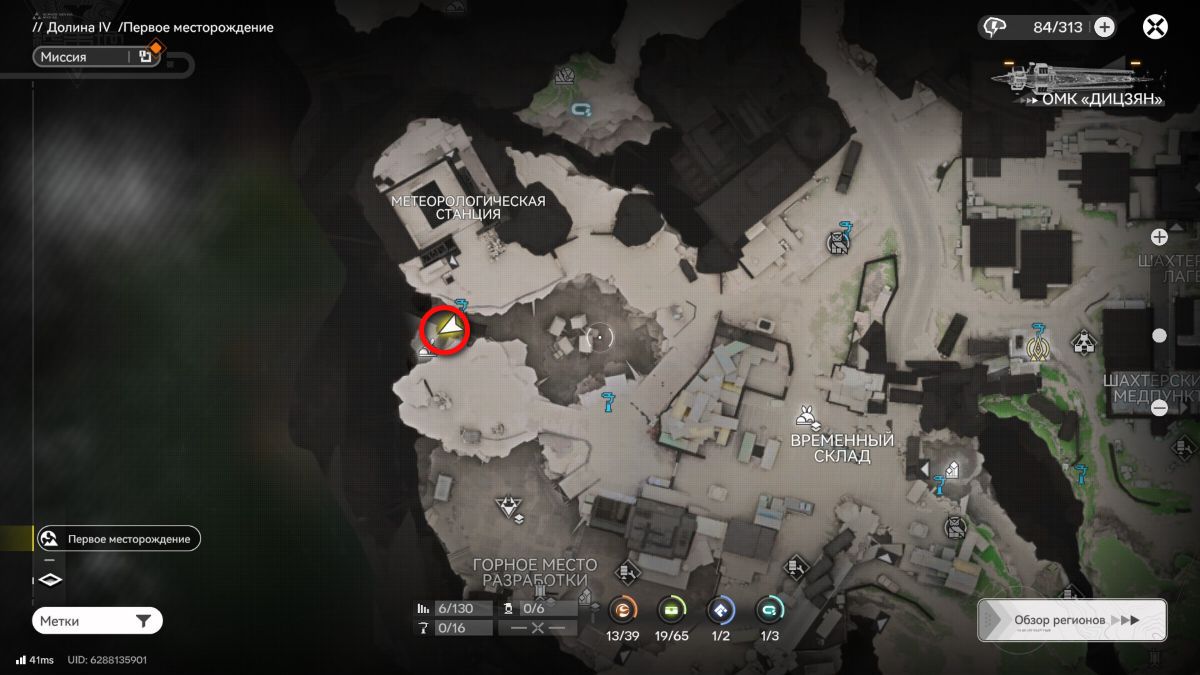Select the teal loop collectible counter 1/3
This screenshot has height=675, width=1200.
(x=769, y=608)
